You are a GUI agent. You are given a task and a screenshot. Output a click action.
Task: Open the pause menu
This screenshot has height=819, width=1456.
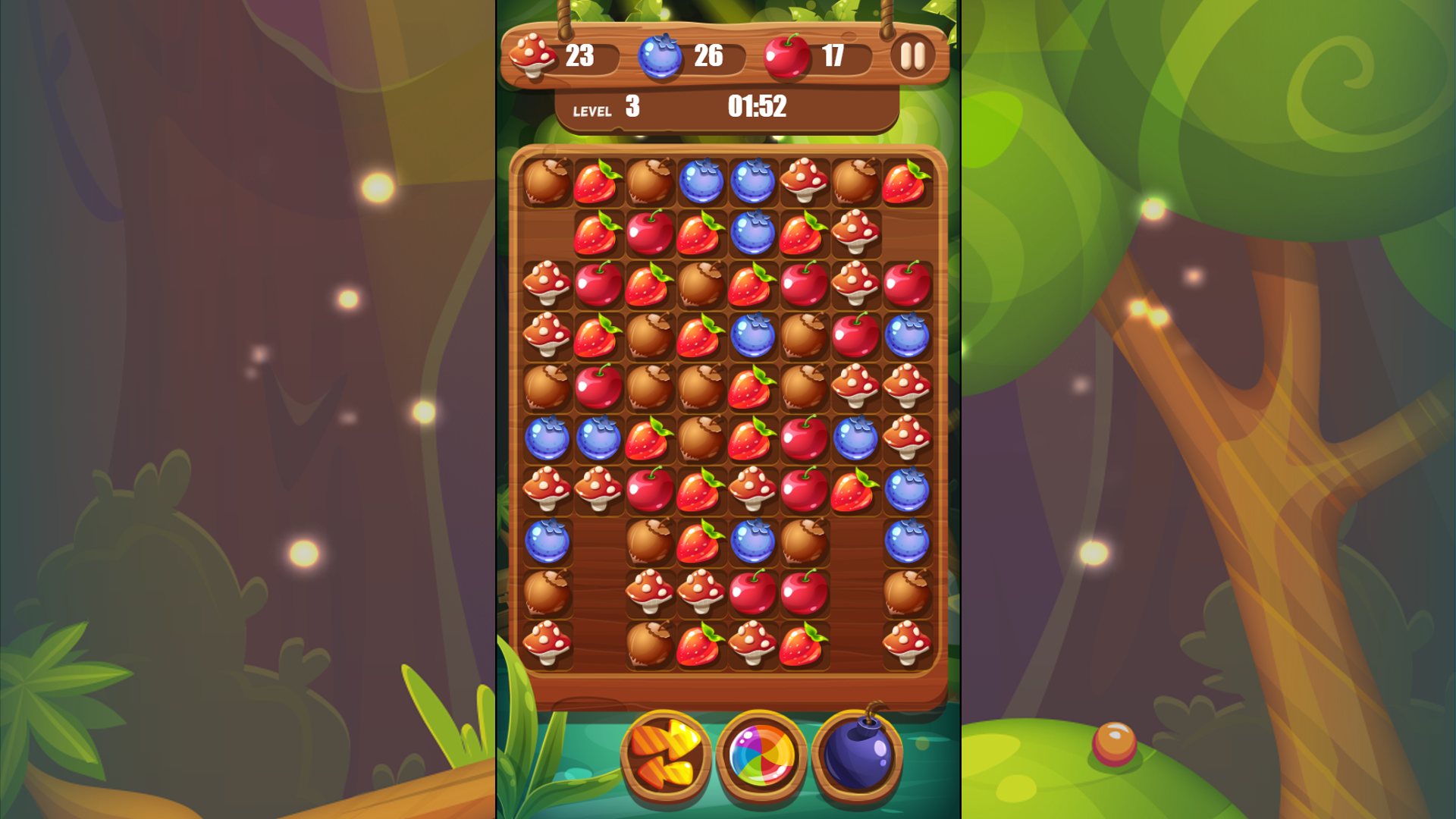pos(913,55)
